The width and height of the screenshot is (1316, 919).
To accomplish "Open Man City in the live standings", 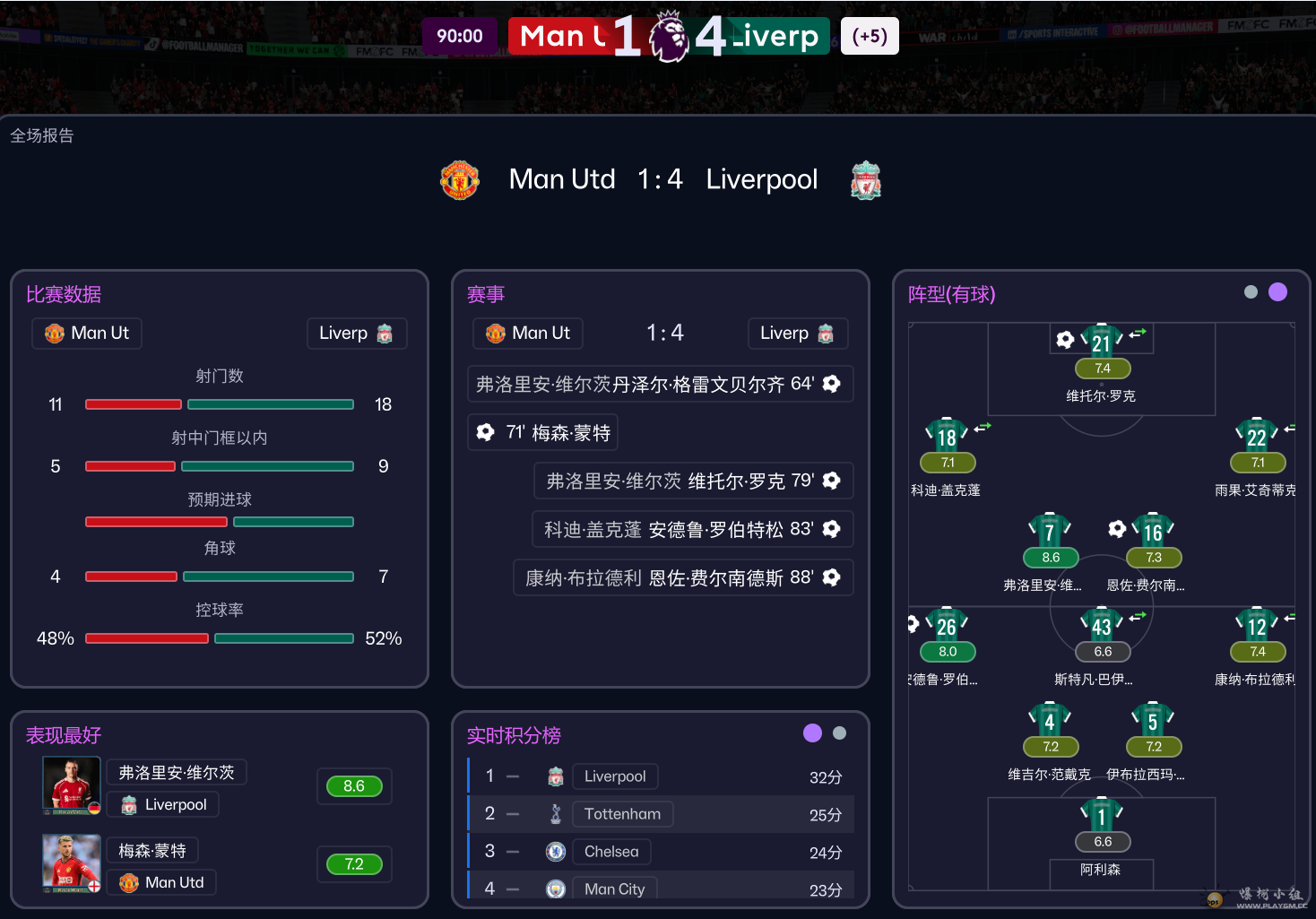I will [614, 889].
